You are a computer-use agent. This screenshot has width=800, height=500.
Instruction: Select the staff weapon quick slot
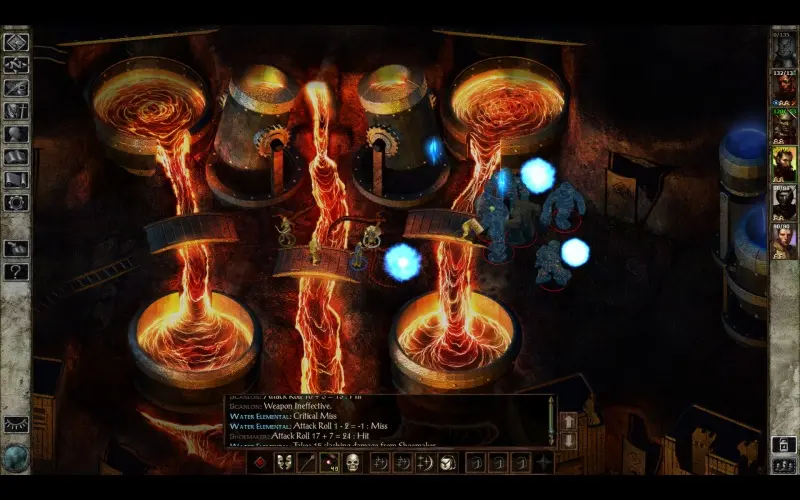tap(307, 462)
